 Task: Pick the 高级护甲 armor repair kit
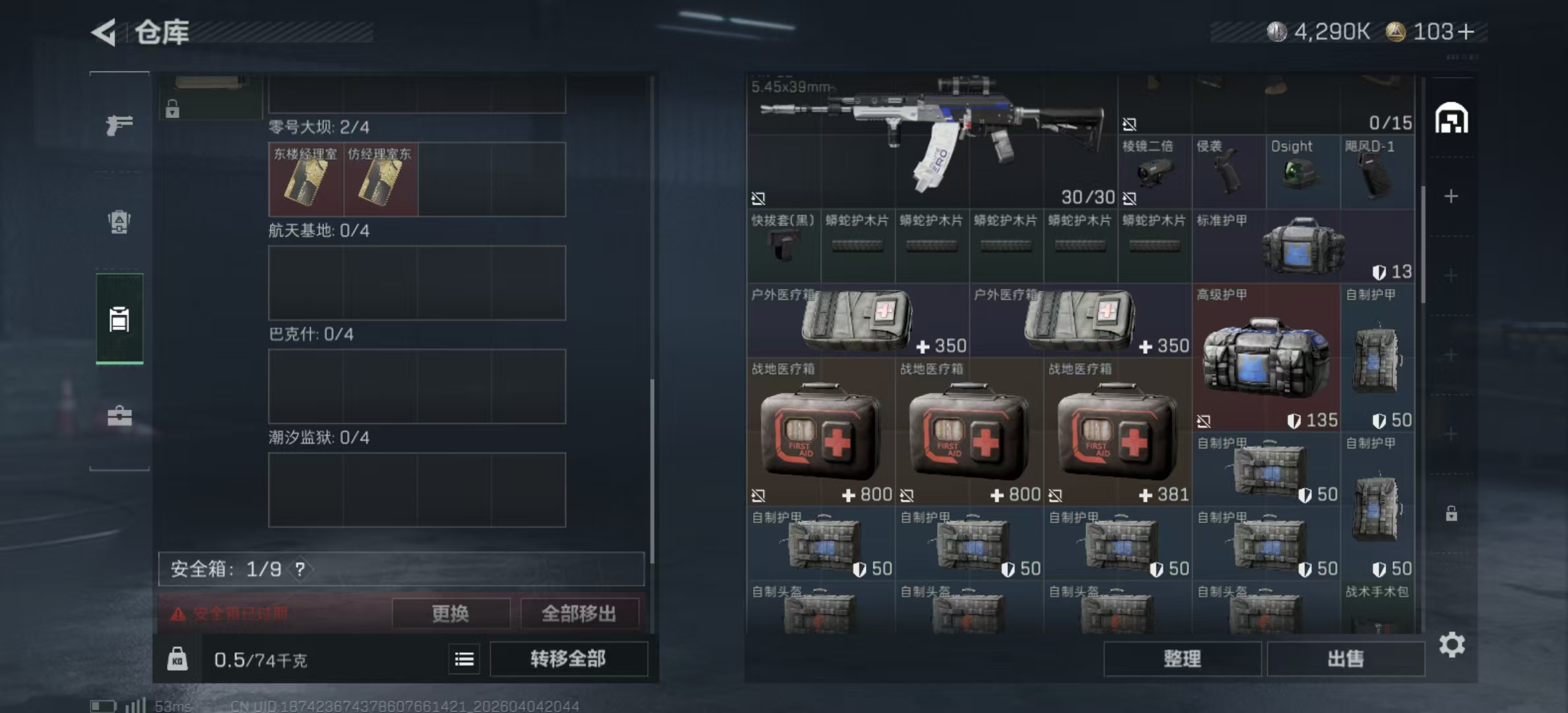(1266, 358)
